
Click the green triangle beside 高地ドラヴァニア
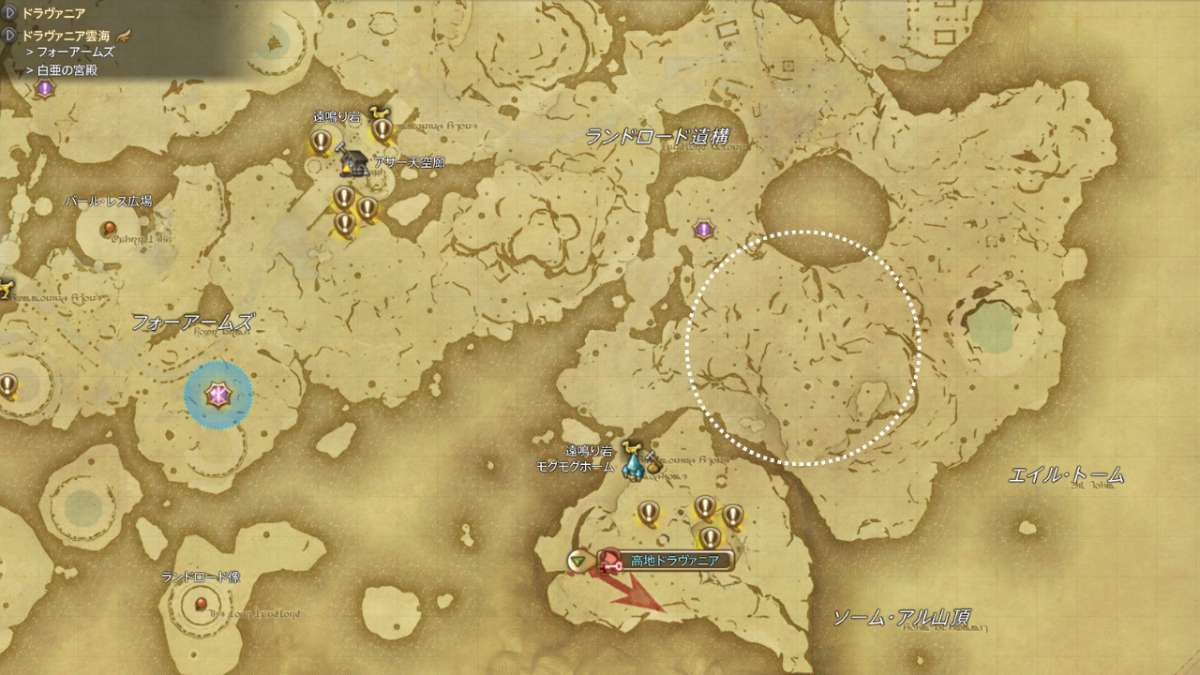[578, 561]
